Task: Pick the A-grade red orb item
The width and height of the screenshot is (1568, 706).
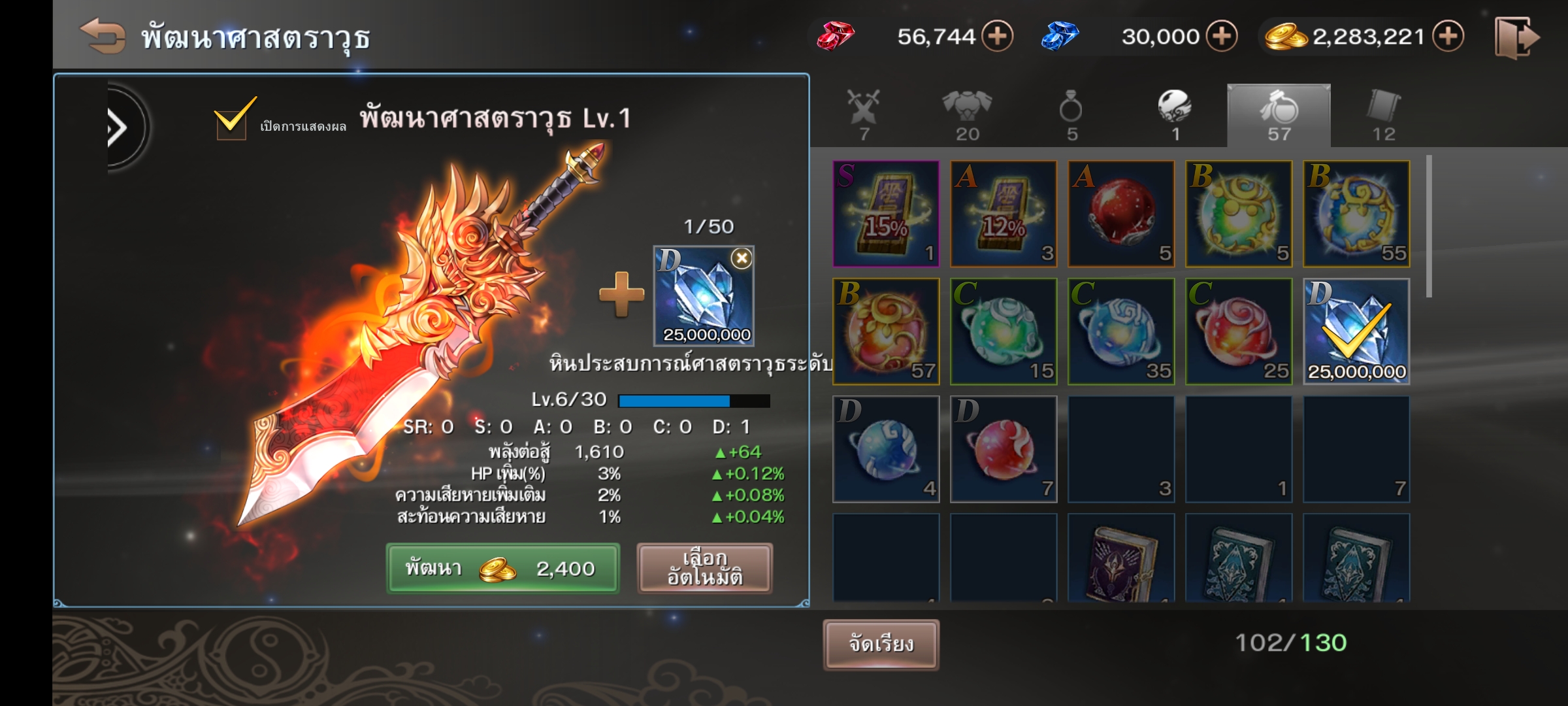Action: click(1121, 214)
